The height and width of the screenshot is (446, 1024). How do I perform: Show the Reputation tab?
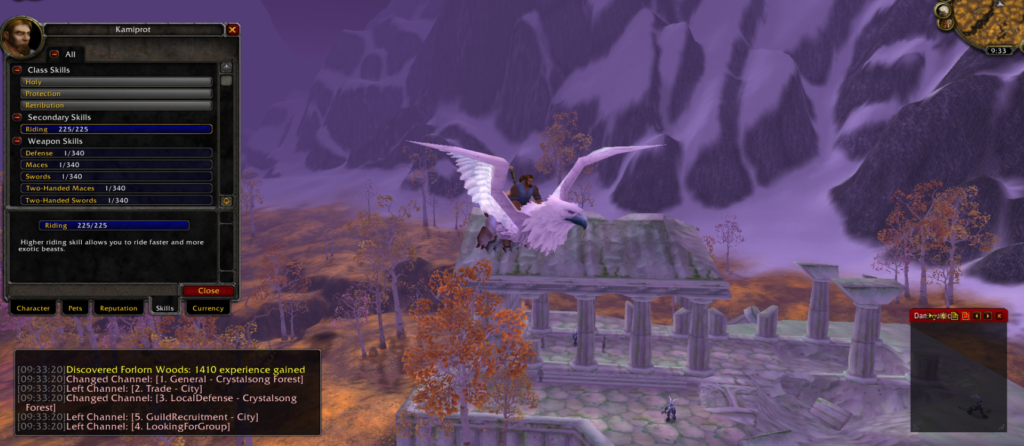118,308
